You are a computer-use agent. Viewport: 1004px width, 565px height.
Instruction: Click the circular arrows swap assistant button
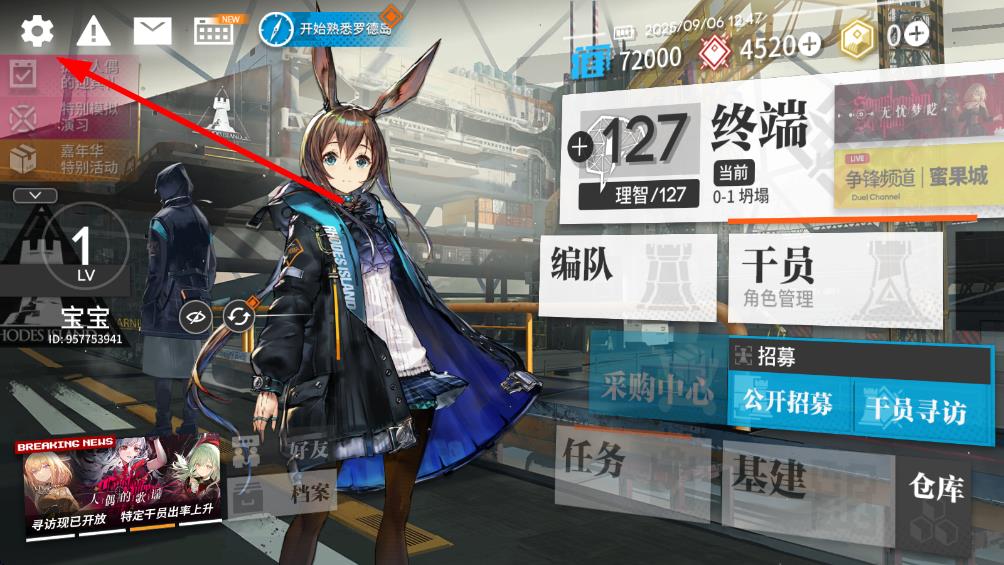(x=239, y=317)
